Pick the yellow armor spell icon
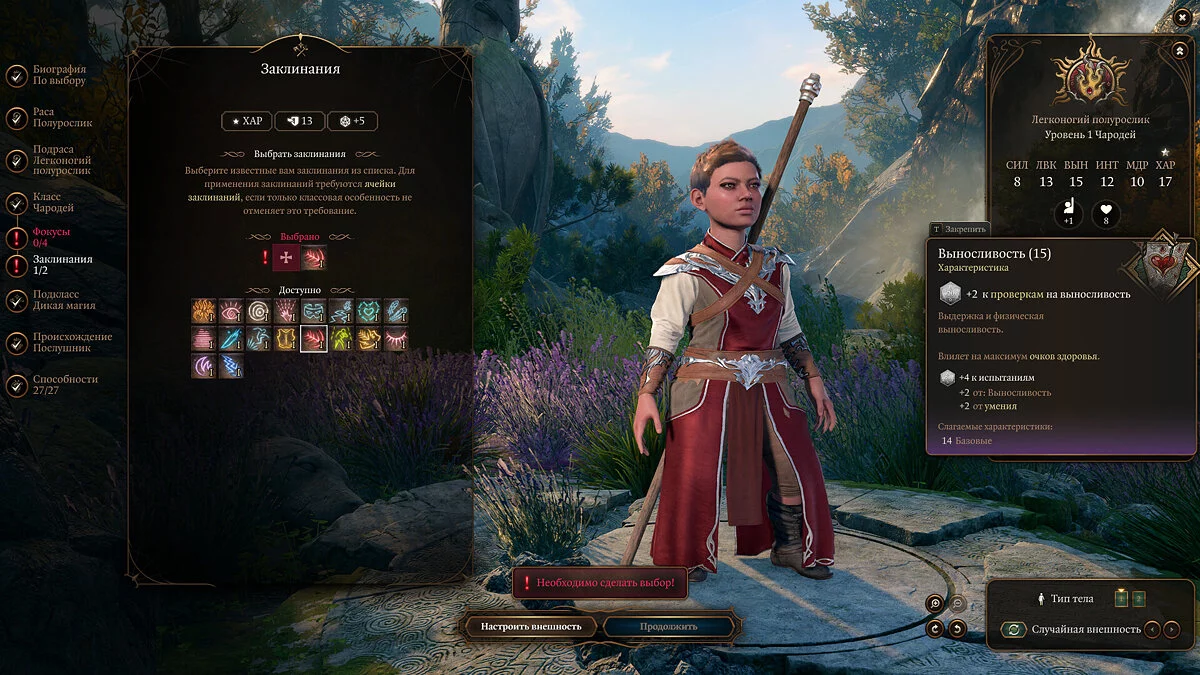The height and width of the screenshot is (675, 1200). [x=286, y=339]
